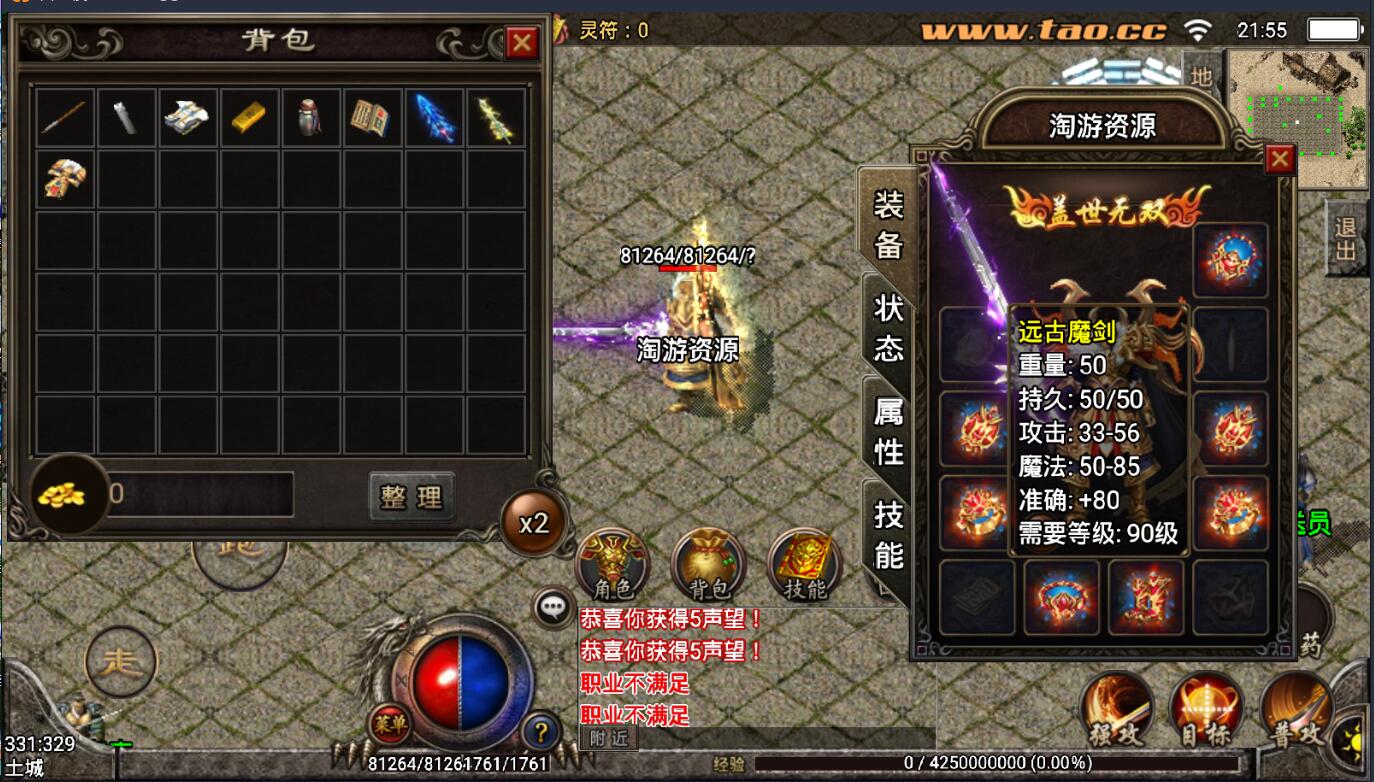Open the red 菜单 menu button
Screen dimensions: 1374x782
[x=389, y=723]
